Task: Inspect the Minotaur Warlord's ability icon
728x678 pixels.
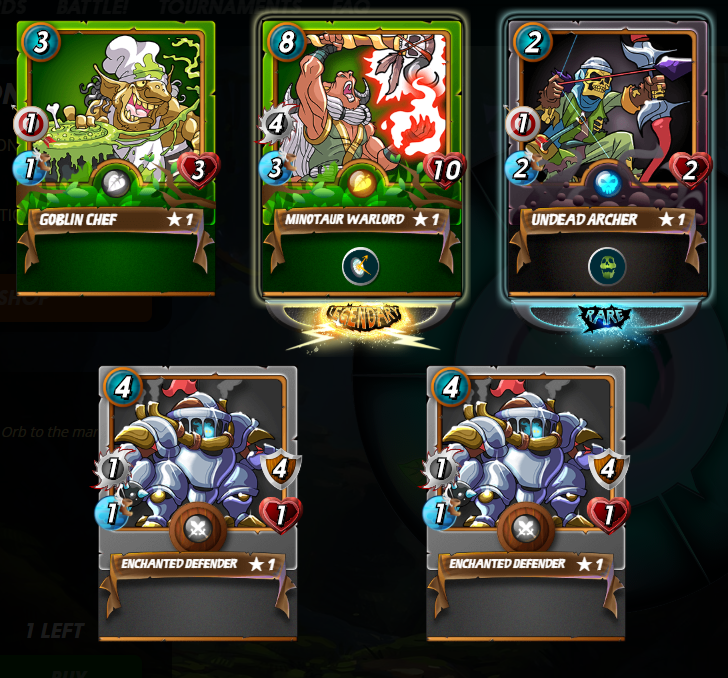Action: tap(361, 266)
